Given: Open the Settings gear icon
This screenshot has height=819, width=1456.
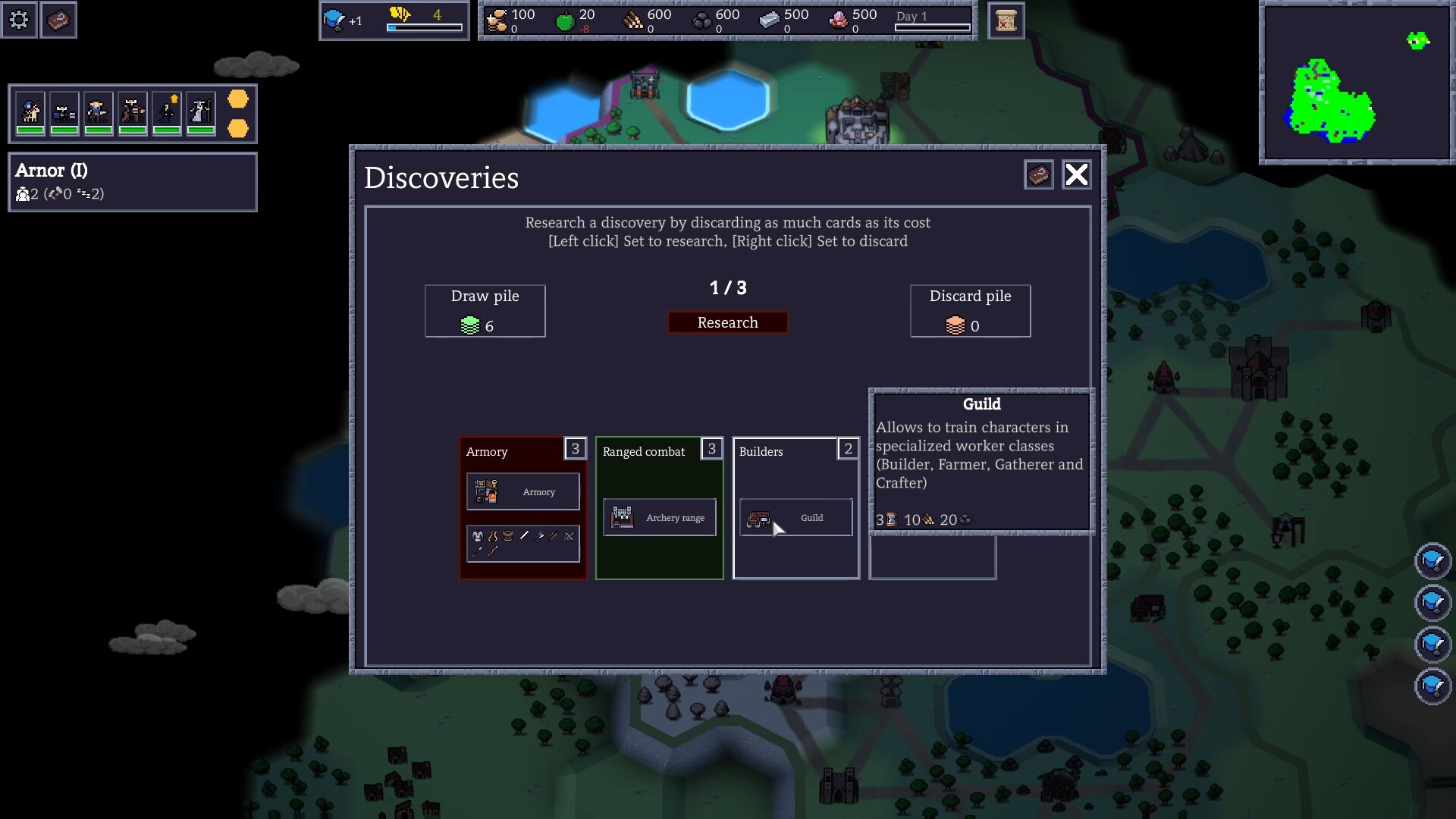Looking at the screenshot, I should click(19, 20).
